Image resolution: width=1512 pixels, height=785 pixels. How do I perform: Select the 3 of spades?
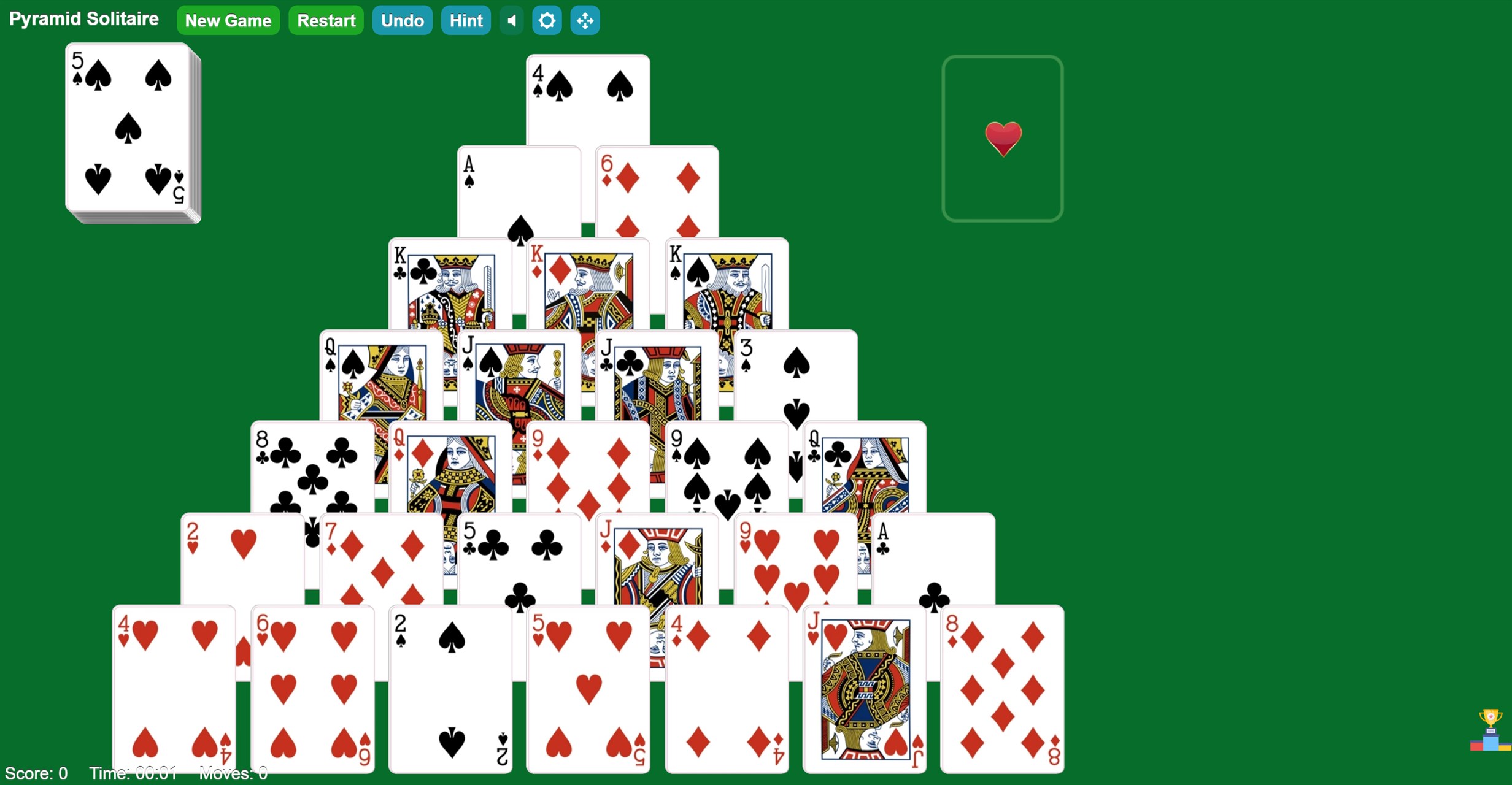798,374
